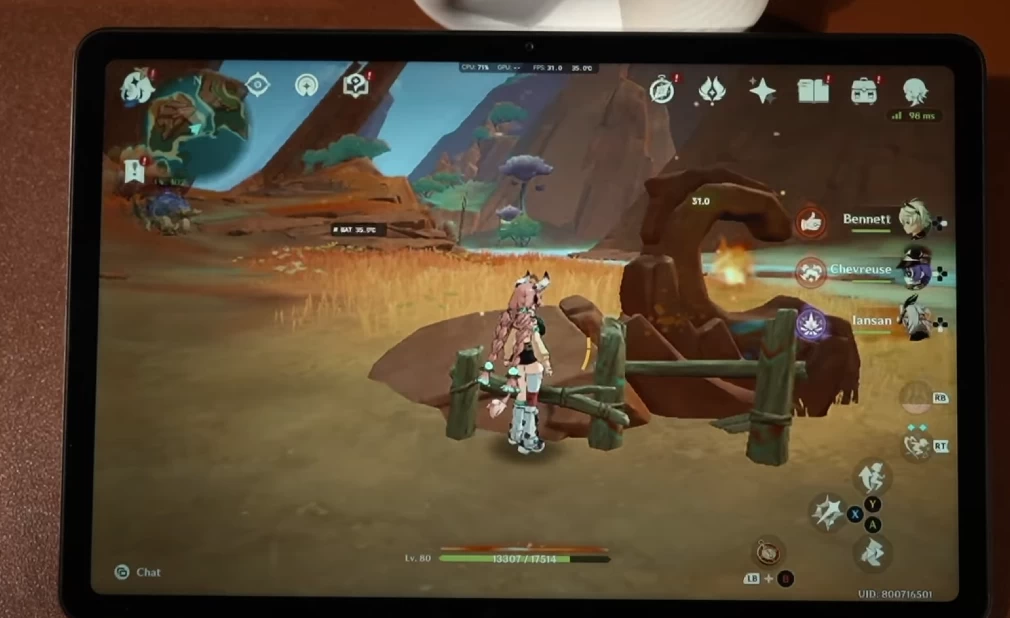The image size is (1010, 618).
Task: Open the backpack inventory
Action: [864, 91]
